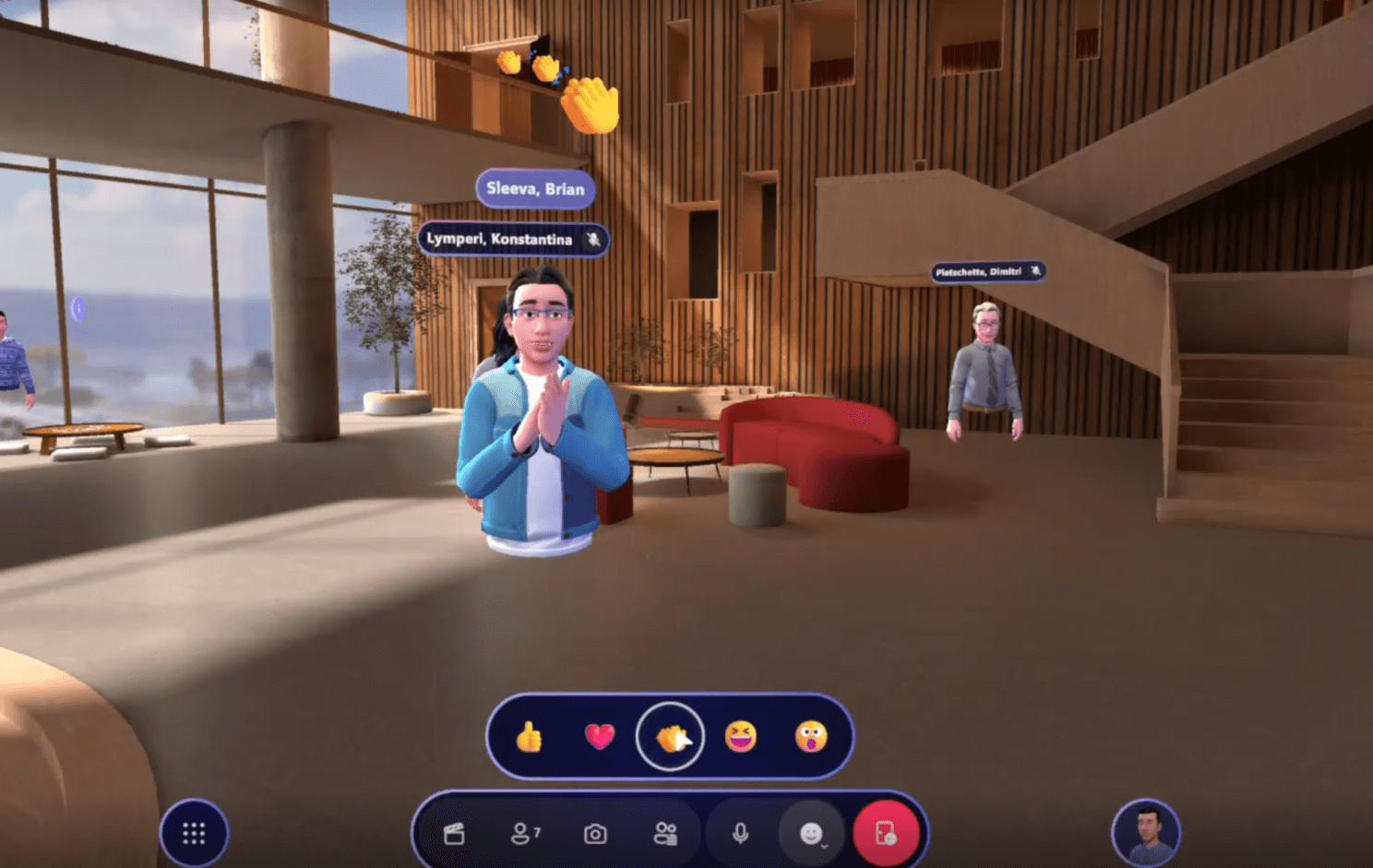
Task: Open the grid dots menu
Action: [194, 834]
